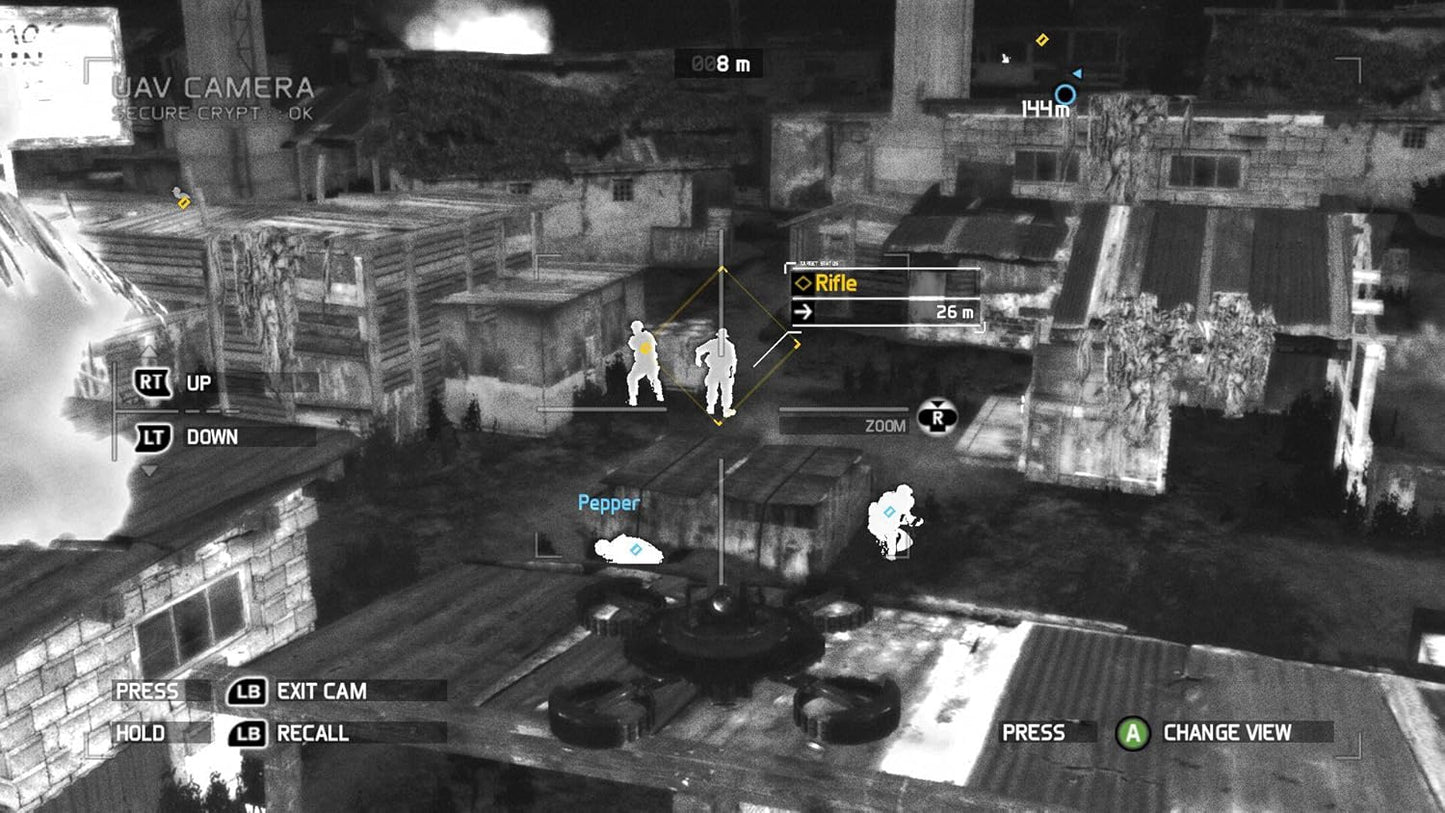Expand the blue triangle objective marker

click(1078, 72)
